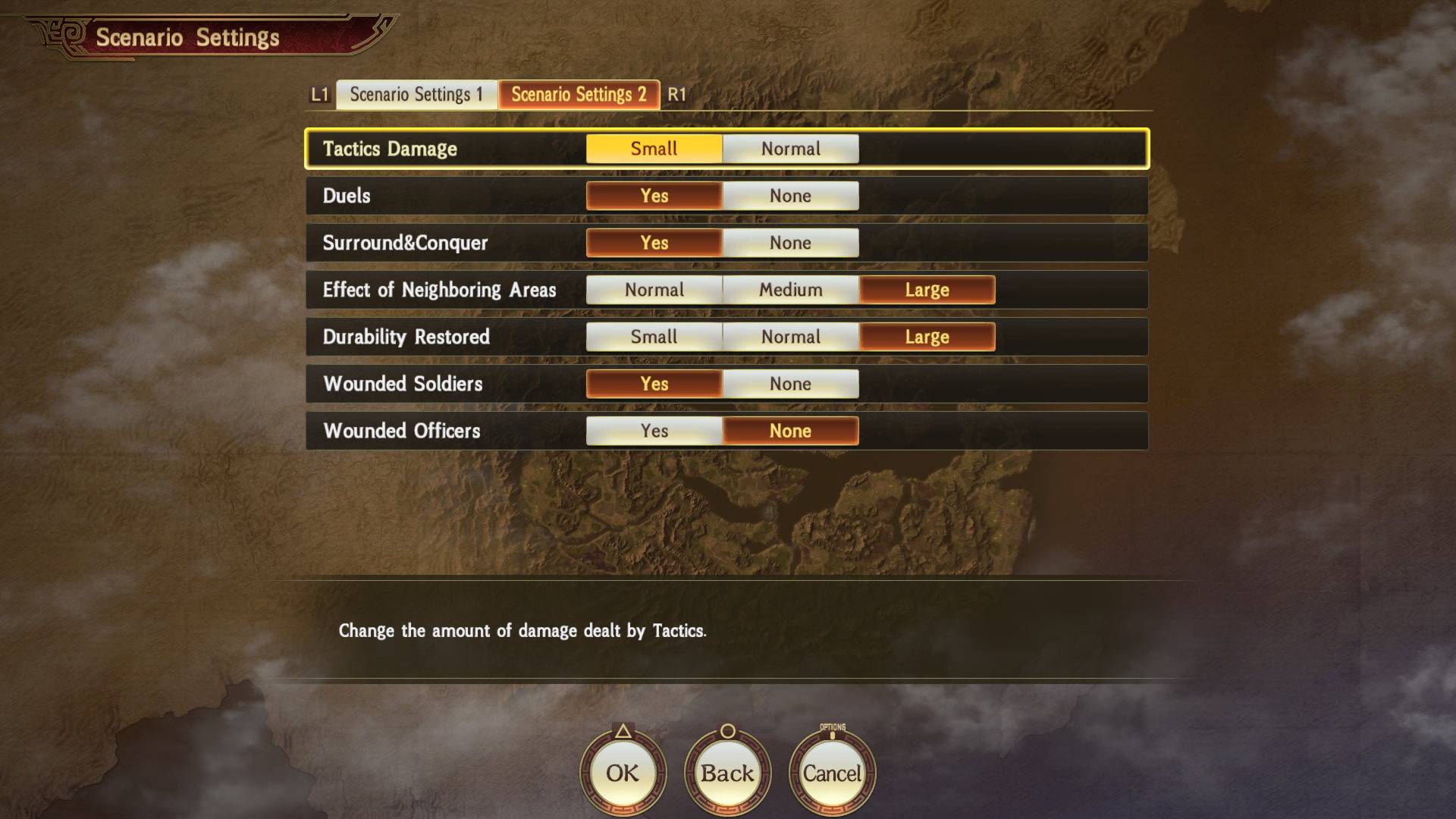Click the Cancel circular button
Screen dimensions: 1456x819
tap(833, 773)
